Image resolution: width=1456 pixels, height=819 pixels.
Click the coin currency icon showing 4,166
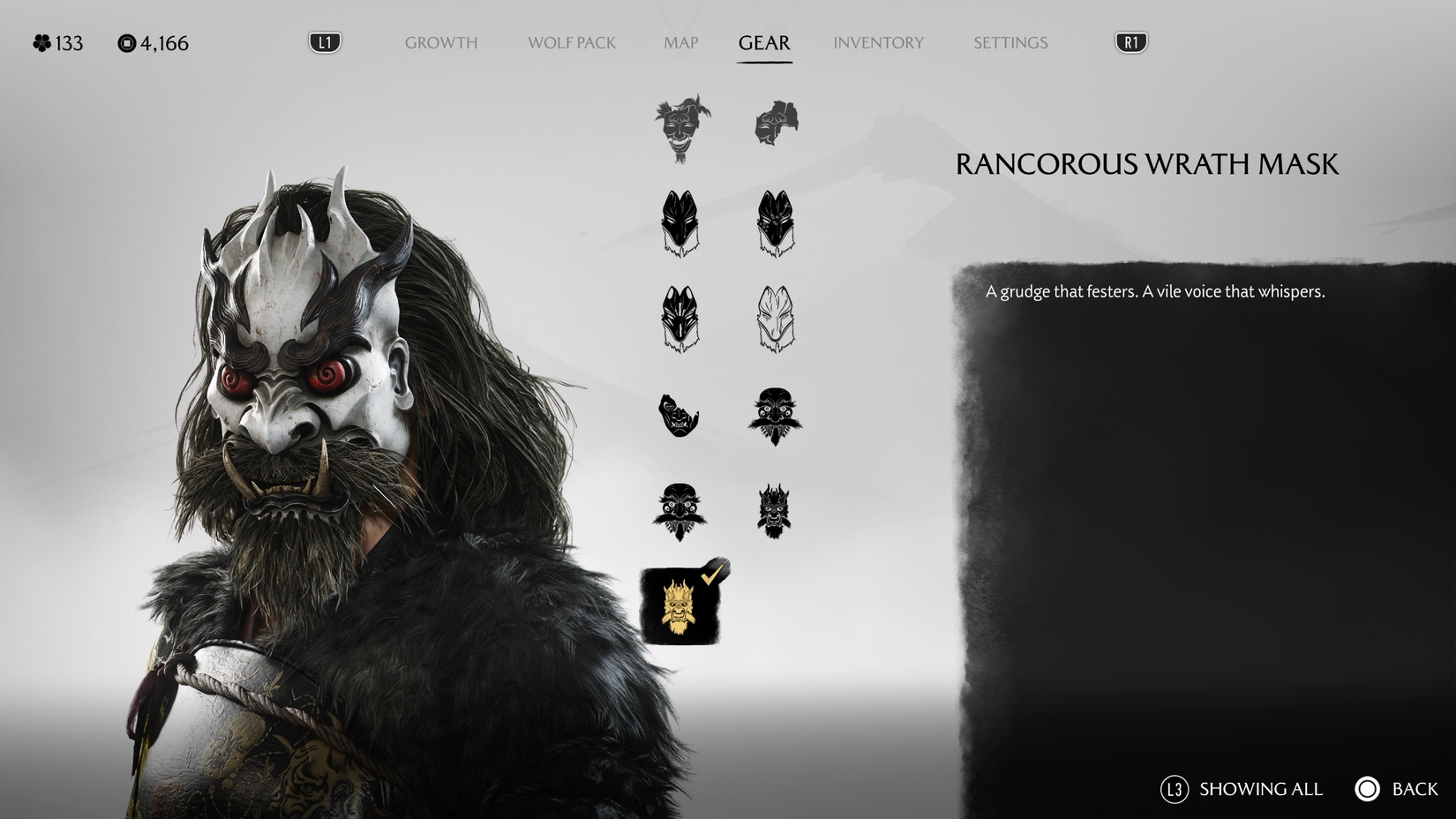127,42
